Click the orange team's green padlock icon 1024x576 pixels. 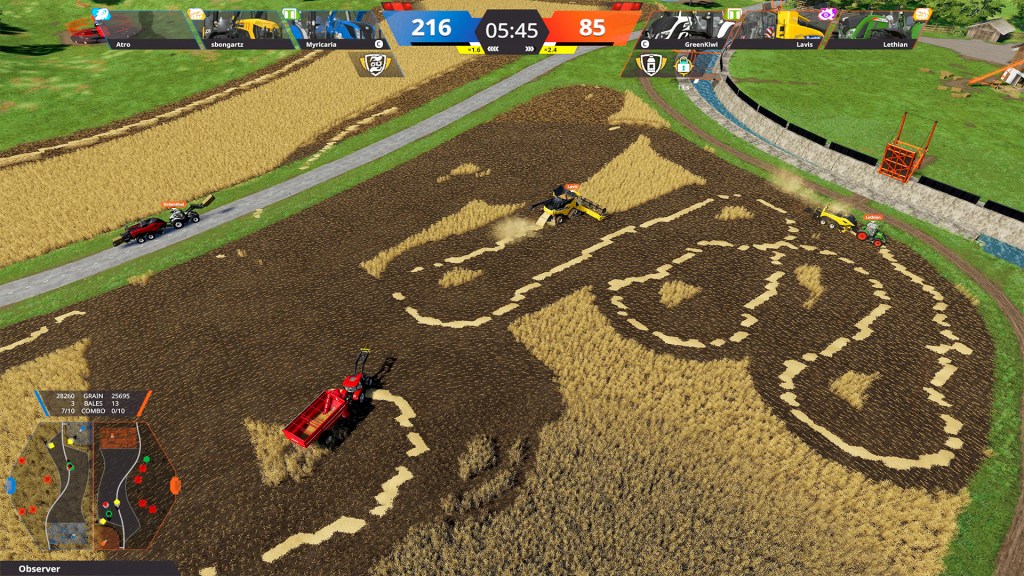[x=684, y=65]
